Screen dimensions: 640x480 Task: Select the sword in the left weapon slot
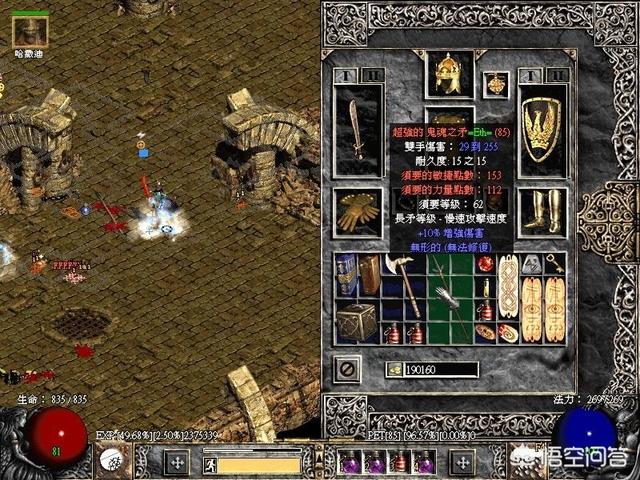pos(357,129)
